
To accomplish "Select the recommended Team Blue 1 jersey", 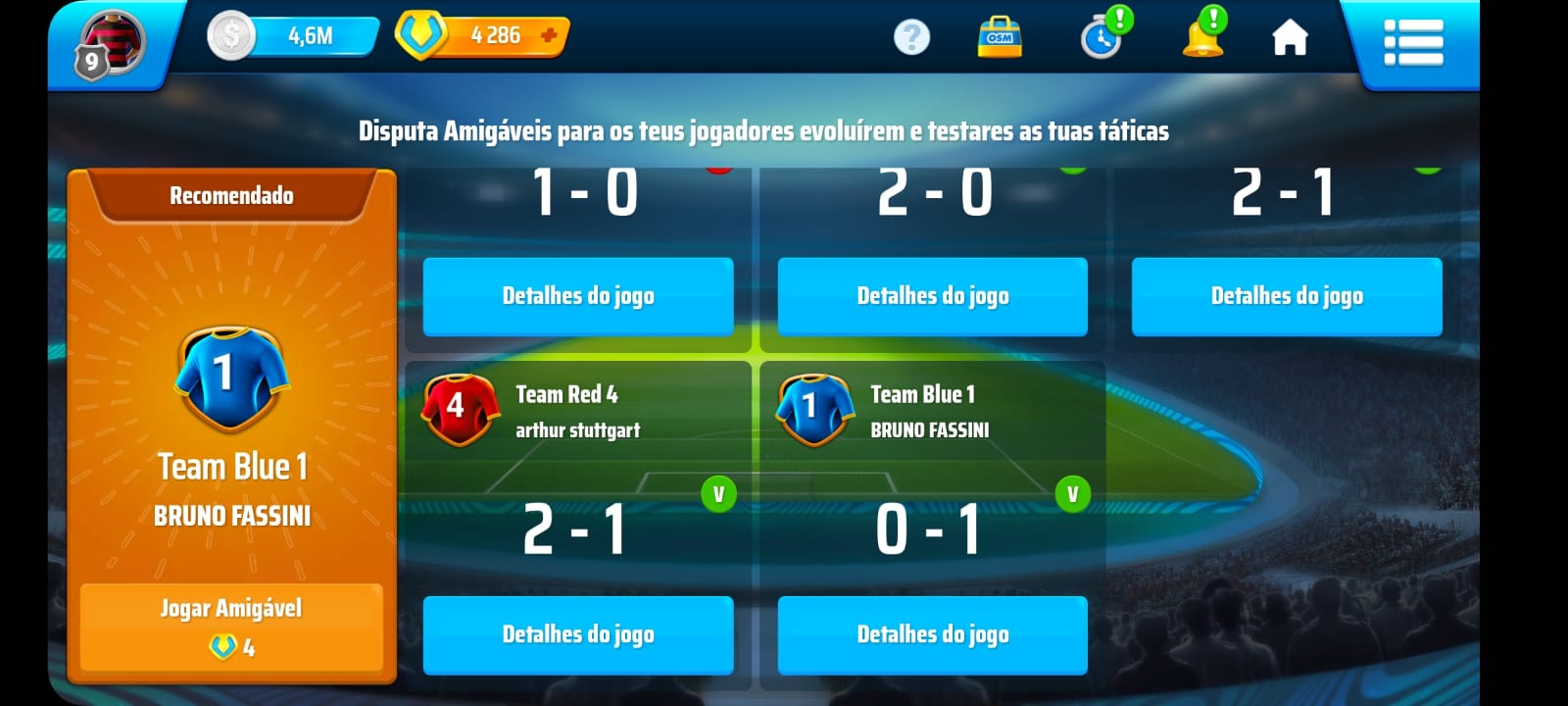I will tap(232, 378).
